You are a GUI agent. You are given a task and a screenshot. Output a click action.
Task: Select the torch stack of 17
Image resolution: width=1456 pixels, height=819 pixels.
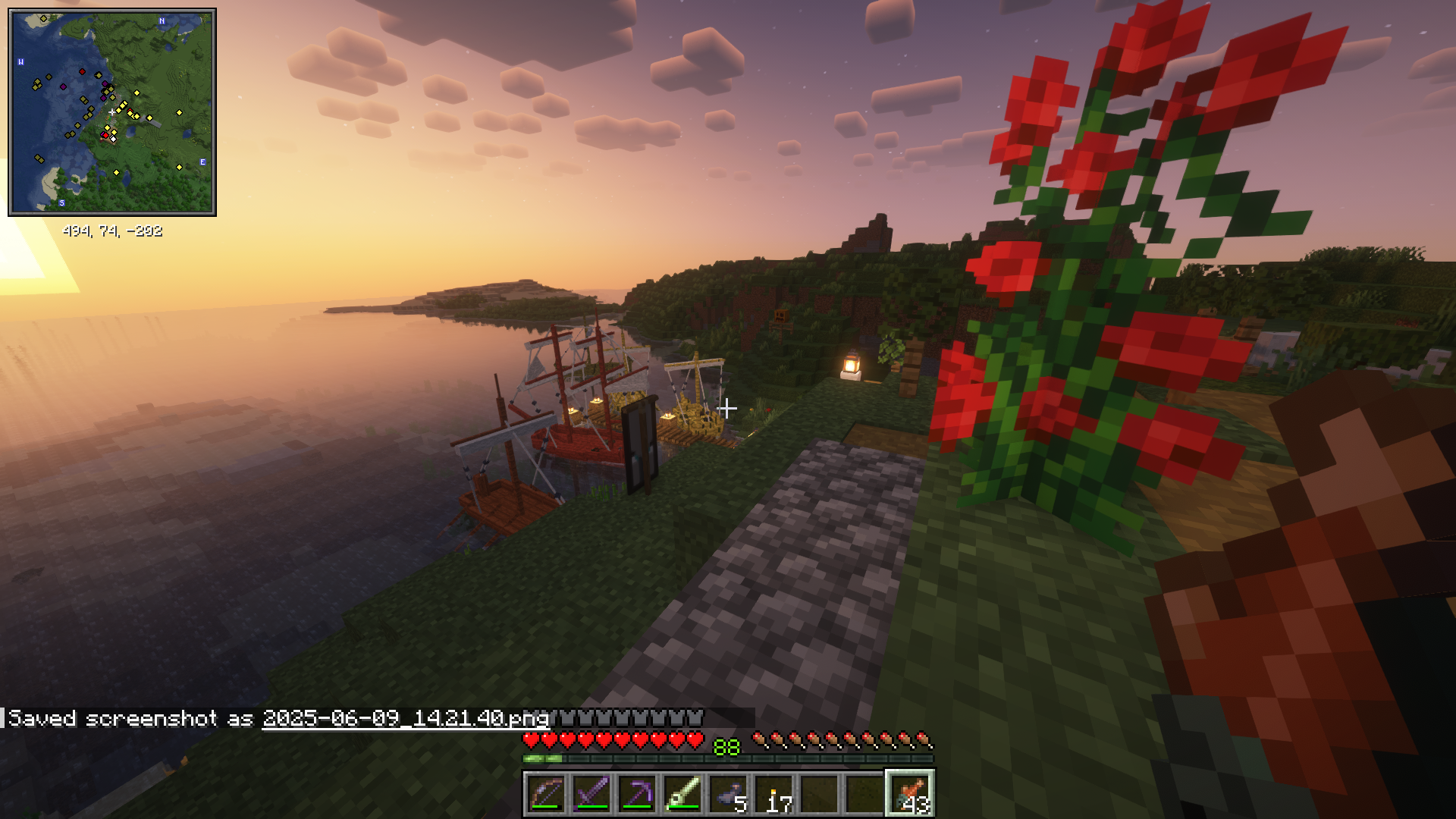pos(773,794)
